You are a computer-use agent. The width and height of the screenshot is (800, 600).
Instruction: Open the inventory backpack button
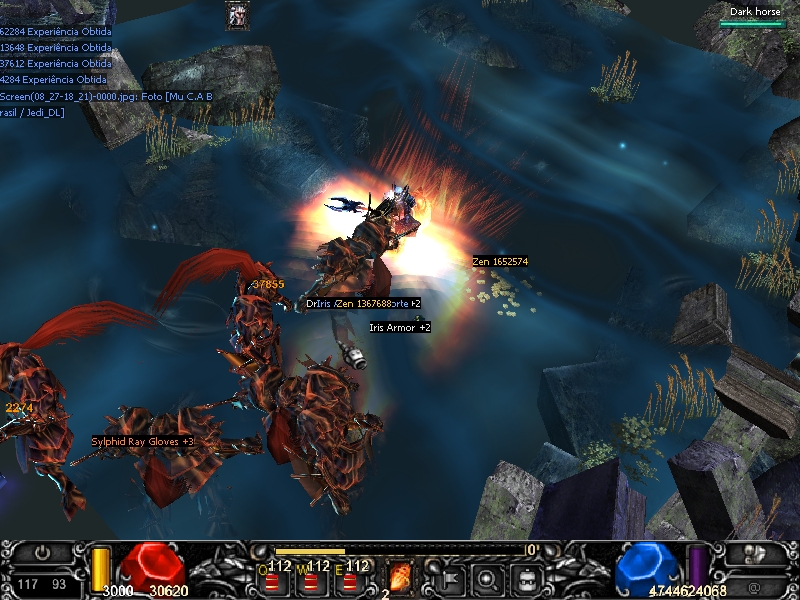point(527,577)
